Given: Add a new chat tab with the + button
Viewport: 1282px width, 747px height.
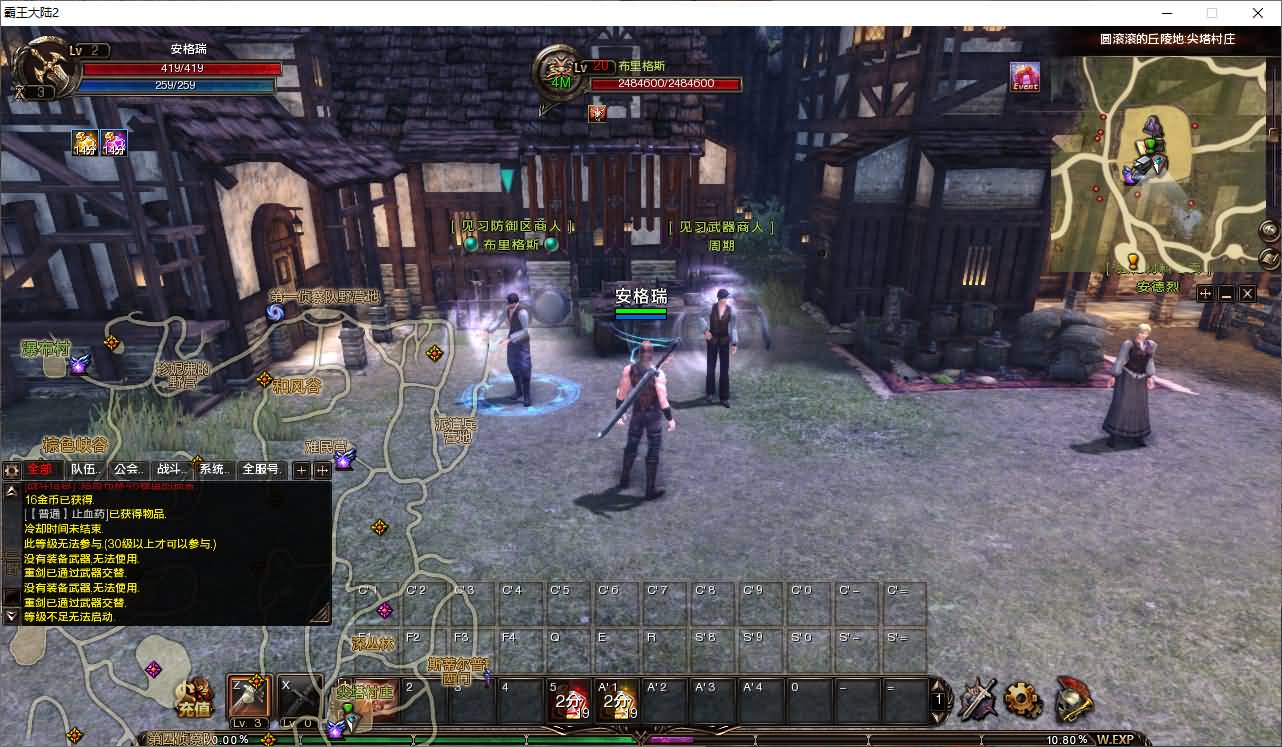Looking at the screenshot, I should click(x=300, y=470).
